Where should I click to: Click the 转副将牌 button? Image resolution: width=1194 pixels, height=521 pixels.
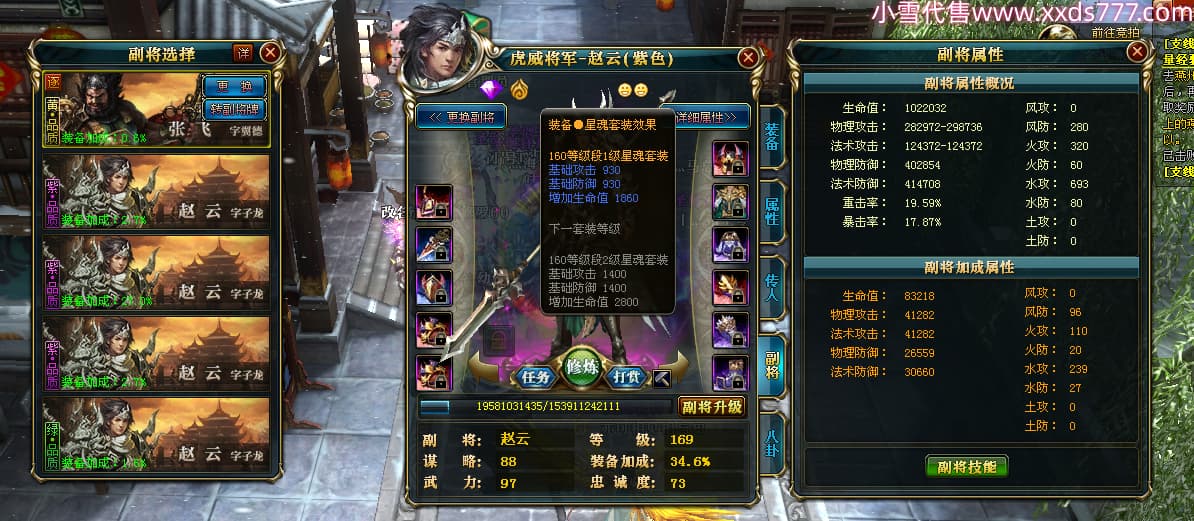coord(235,108)
